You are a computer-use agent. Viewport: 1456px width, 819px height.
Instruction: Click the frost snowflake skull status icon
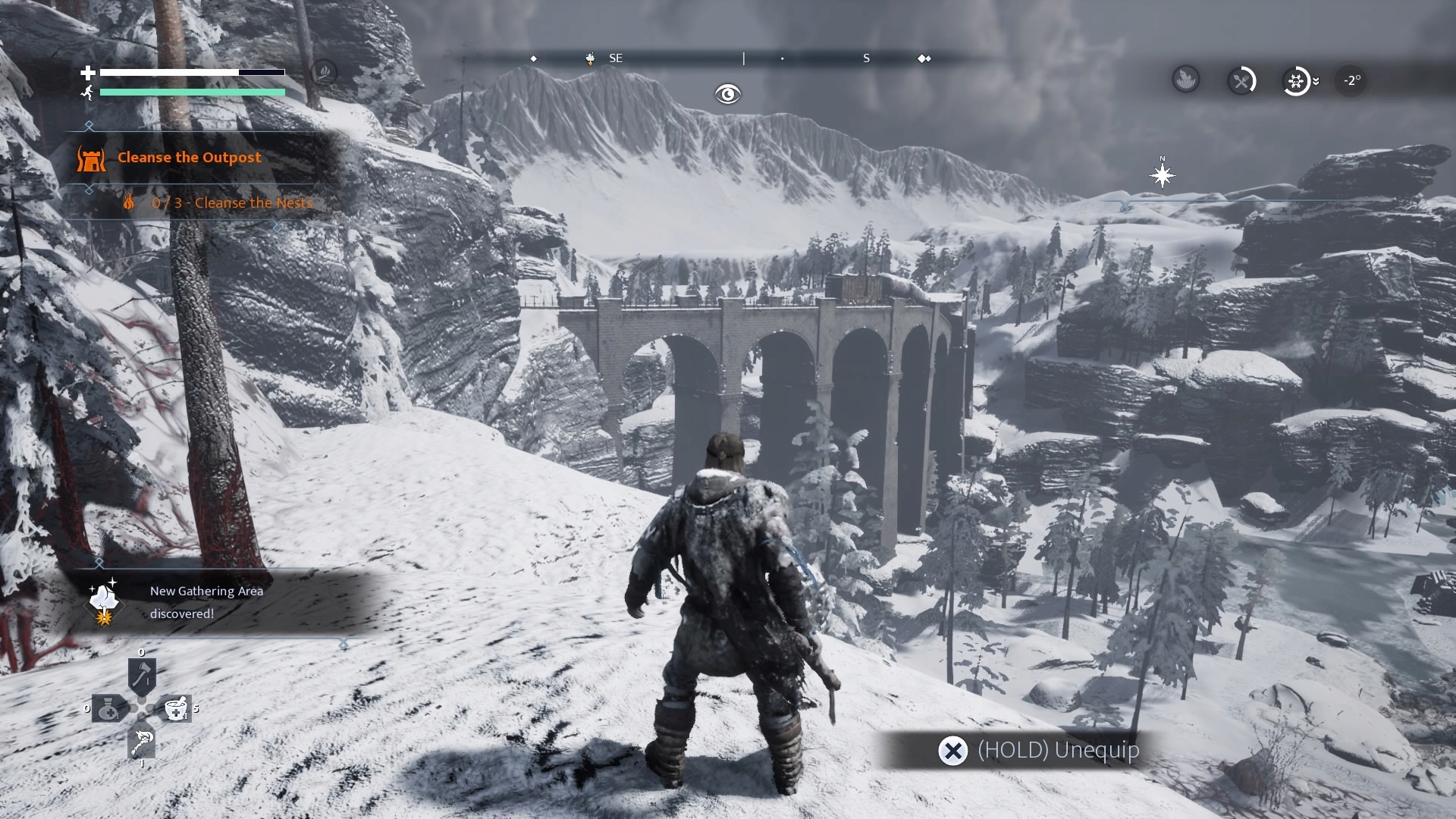(1296, 80)
